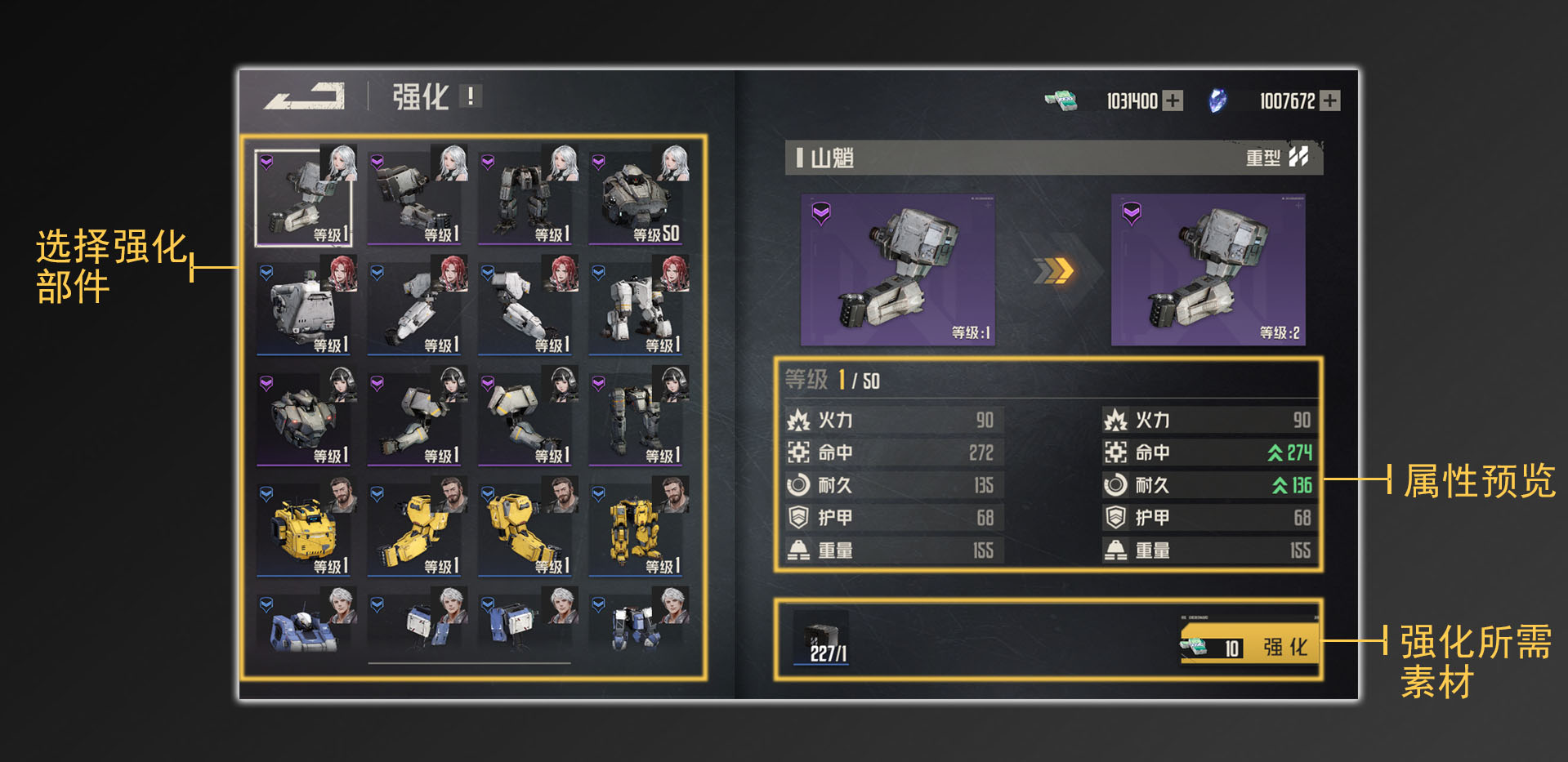Select the dark torso with black-haired pilot
The height and width of the screenshot is (762, 1568).
304,417
